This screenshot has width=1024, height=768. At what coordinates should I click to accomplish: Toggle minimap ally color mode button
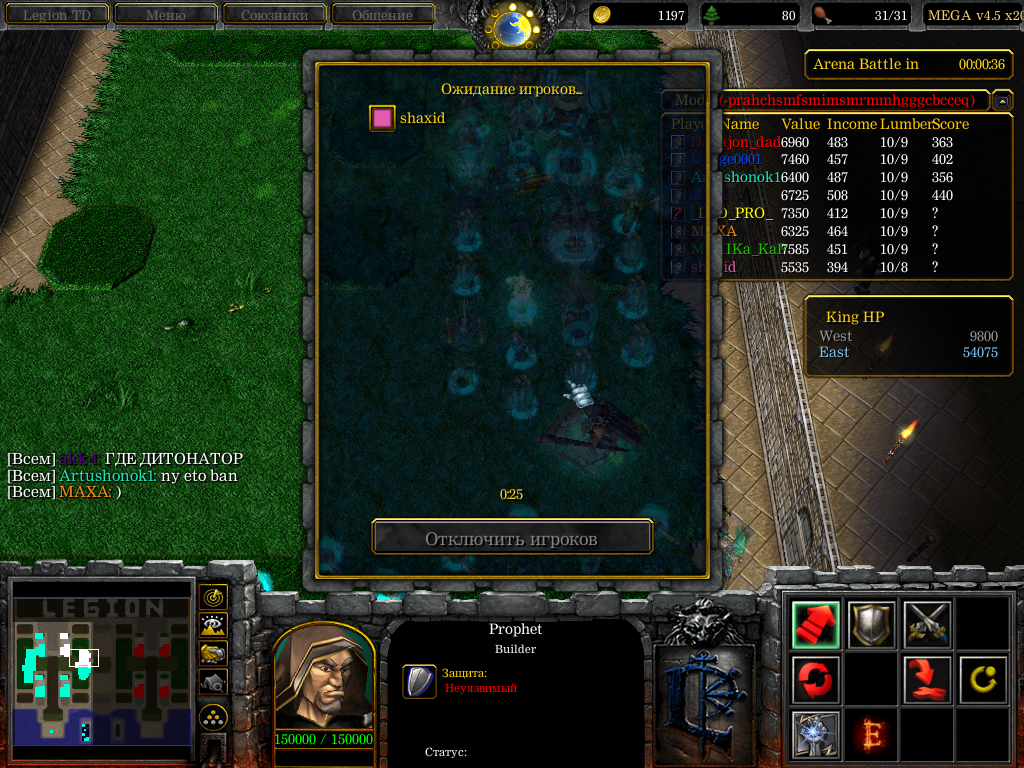[x=213, y=653]
